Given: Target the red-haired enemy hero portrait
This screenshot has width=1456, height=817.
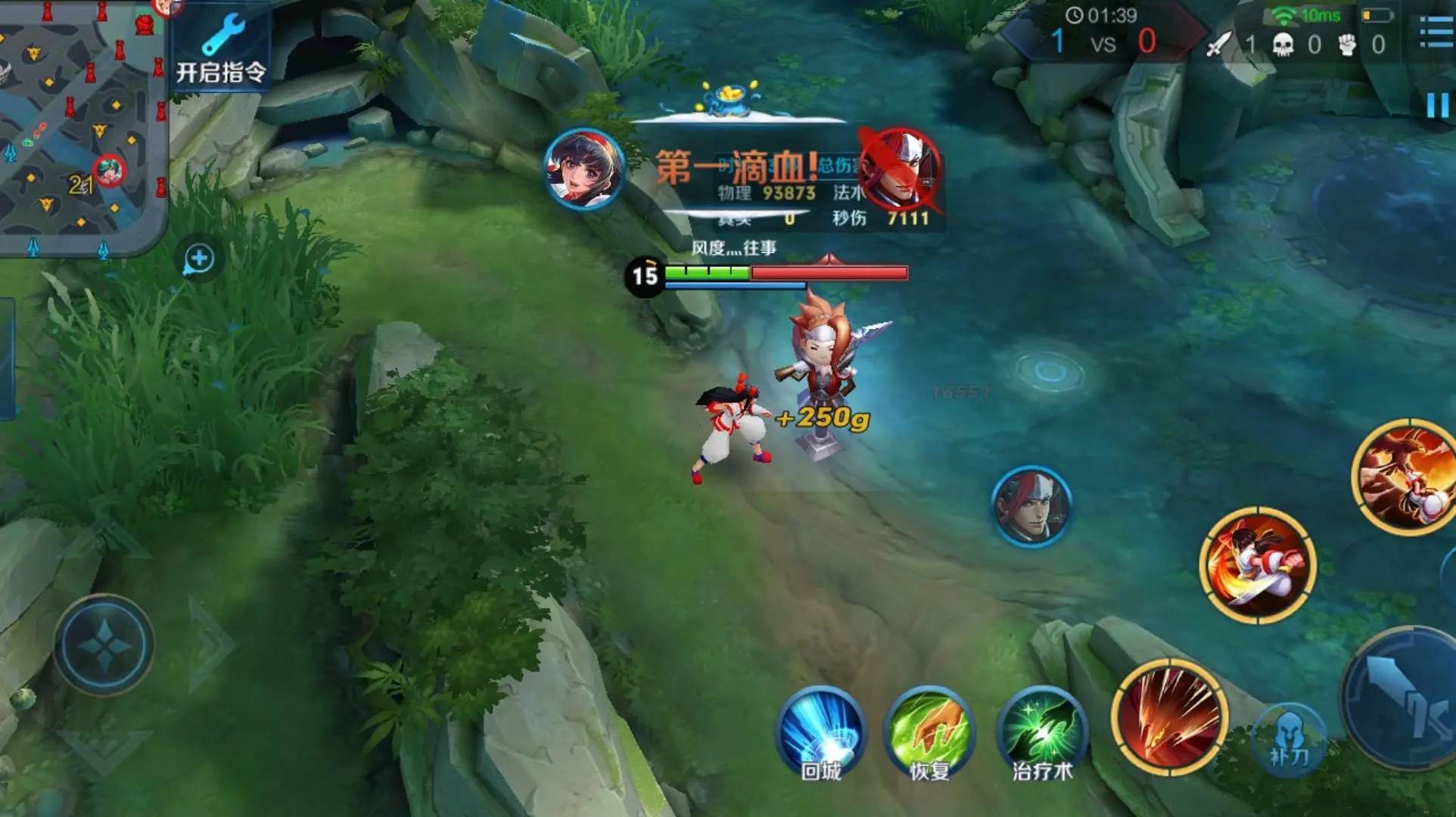Looking at the screenshot, I should pos(1031,505).
